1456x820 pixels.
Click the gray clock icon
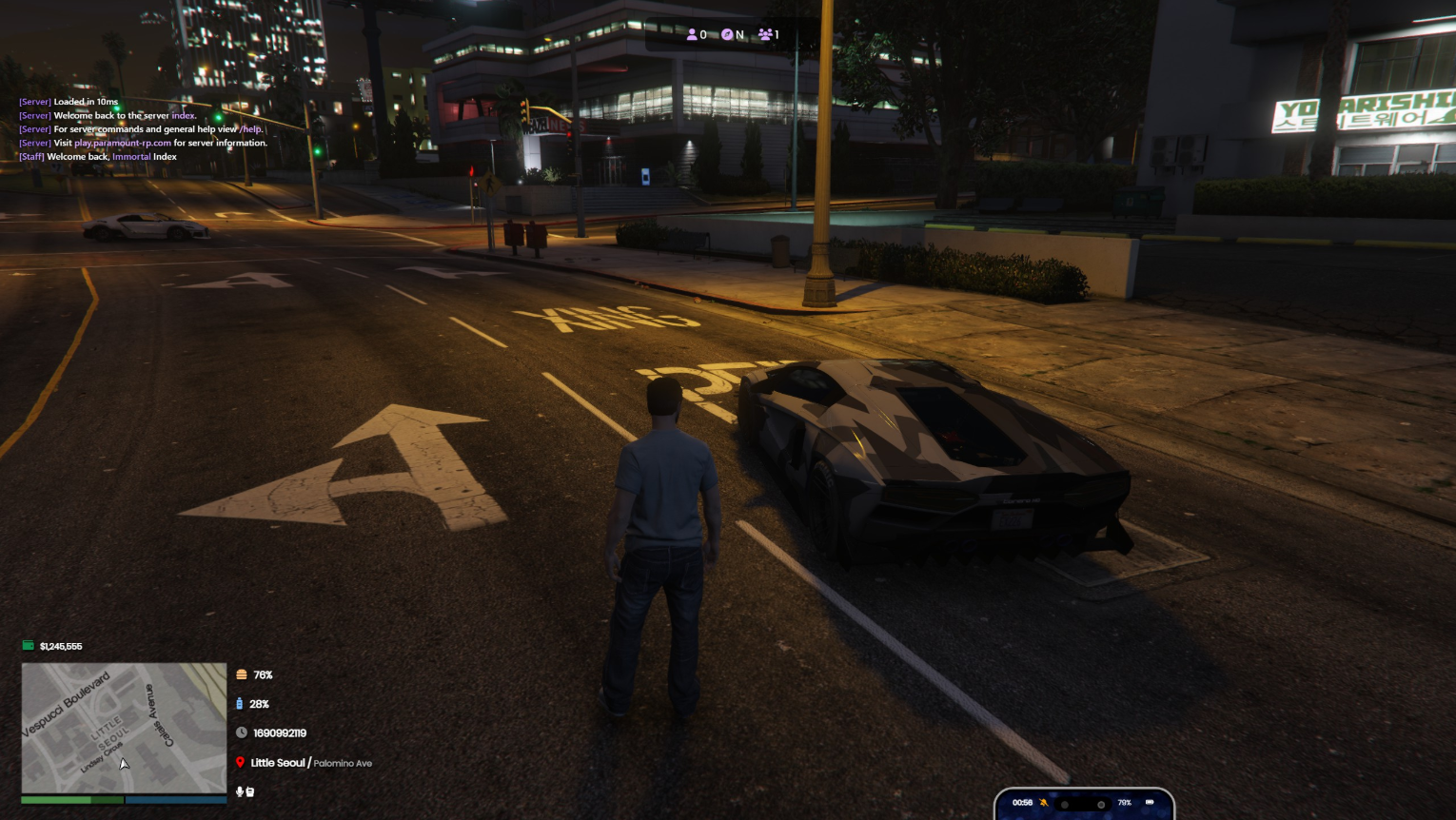[x=242, y=732]
